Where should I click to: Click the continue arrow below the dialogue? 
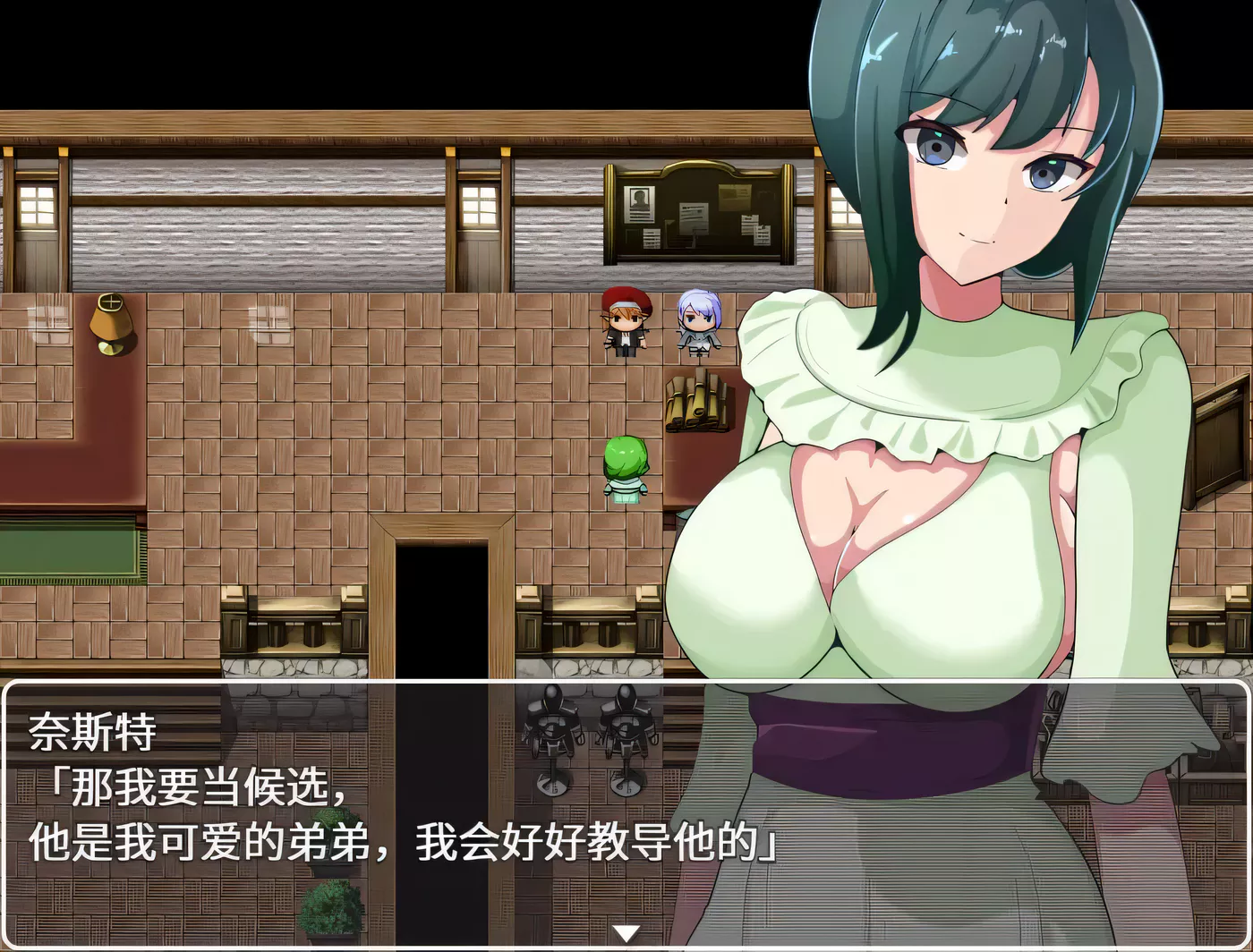tap(626, 931)
